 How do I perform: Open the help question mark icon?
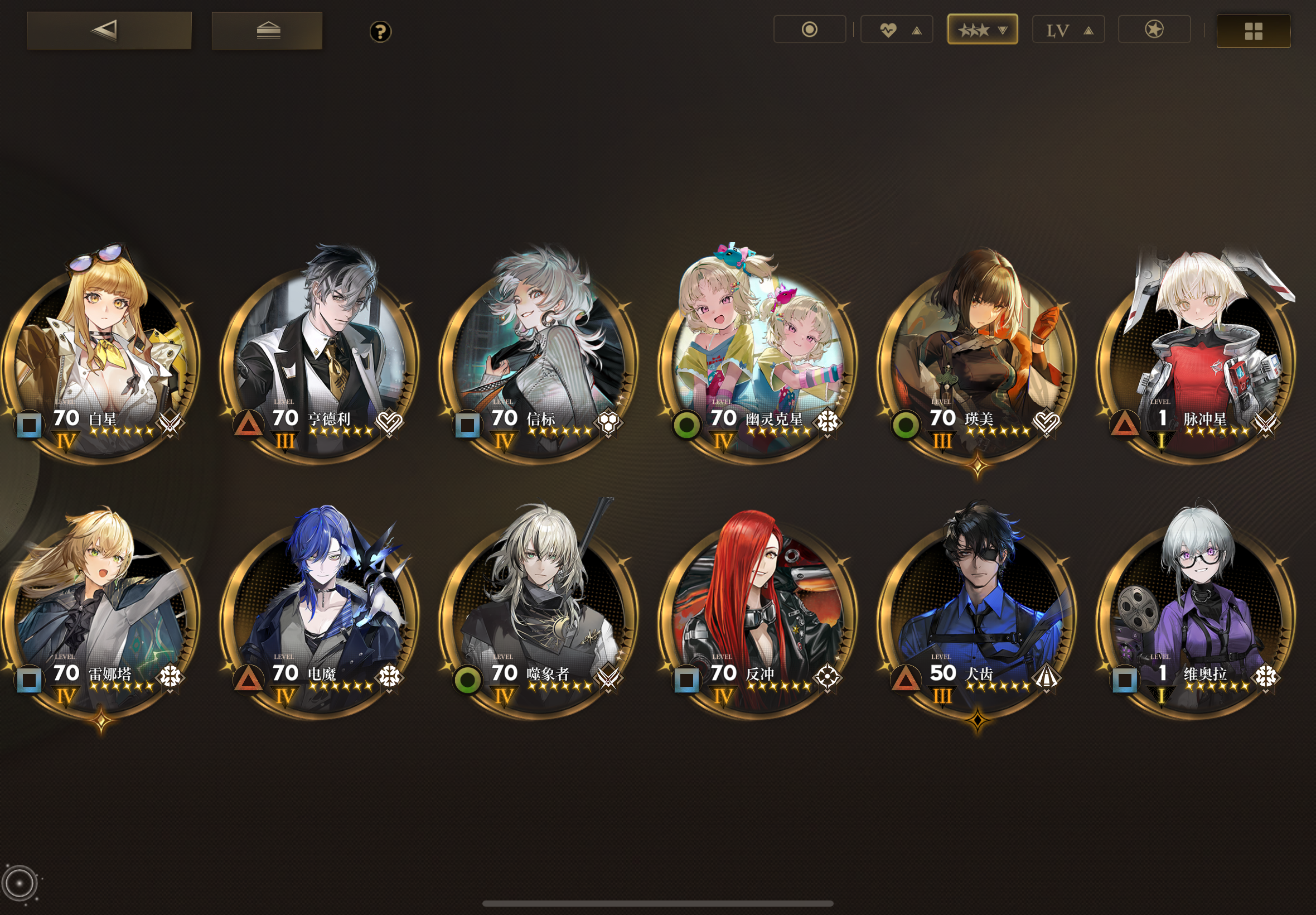380,33
